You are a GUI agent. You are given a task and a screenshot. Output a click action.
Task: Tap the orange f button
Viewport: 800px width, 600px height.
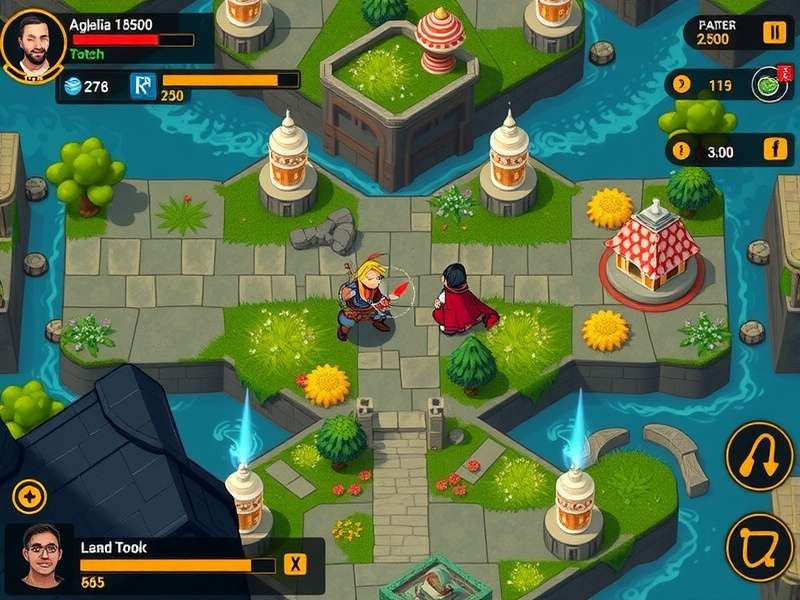pyautogui.click(x=776, y=151)
